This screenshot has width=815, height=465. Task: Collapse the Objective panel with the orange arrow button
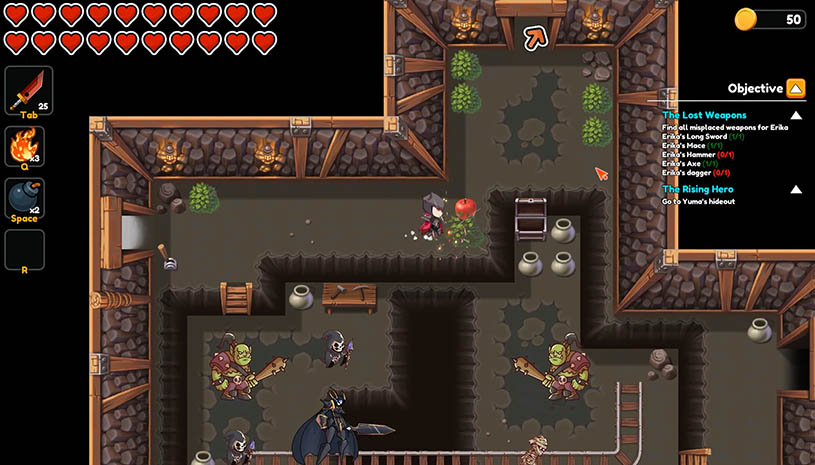pos(796,88)
